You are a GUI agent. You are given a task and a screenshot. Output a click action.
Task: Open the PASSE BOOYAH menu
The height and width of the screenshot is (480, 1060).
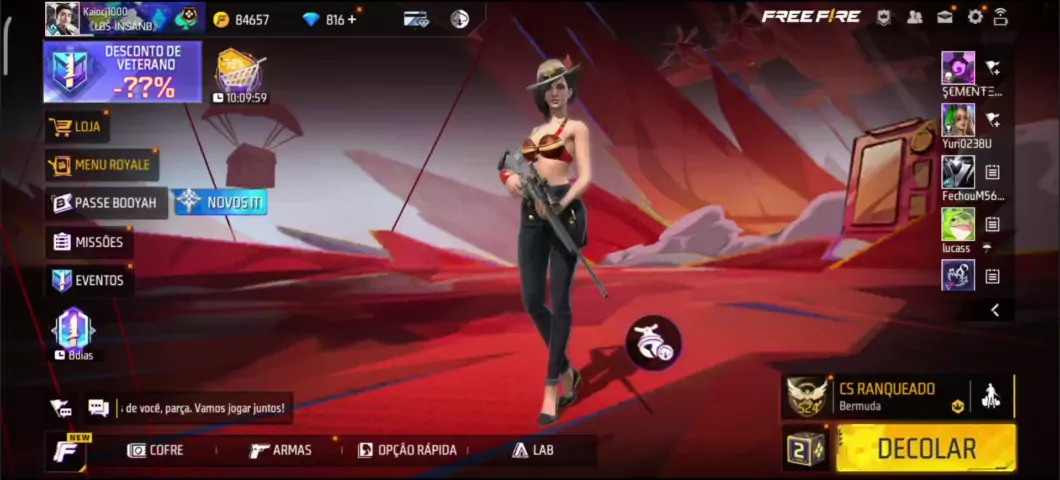coord(105,203)
